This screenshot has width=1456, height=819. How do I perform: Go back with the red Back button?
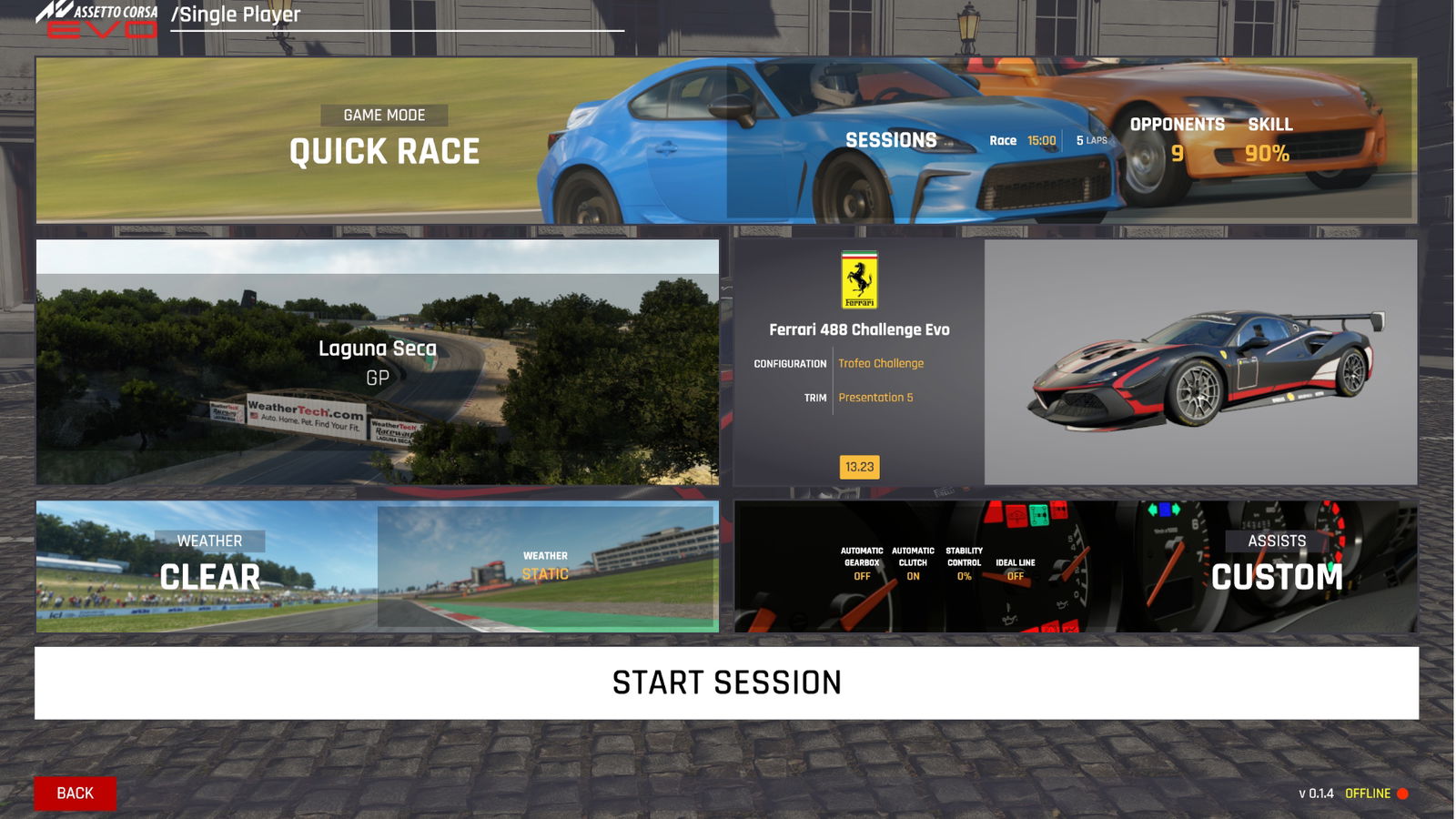tap(76, 794)
